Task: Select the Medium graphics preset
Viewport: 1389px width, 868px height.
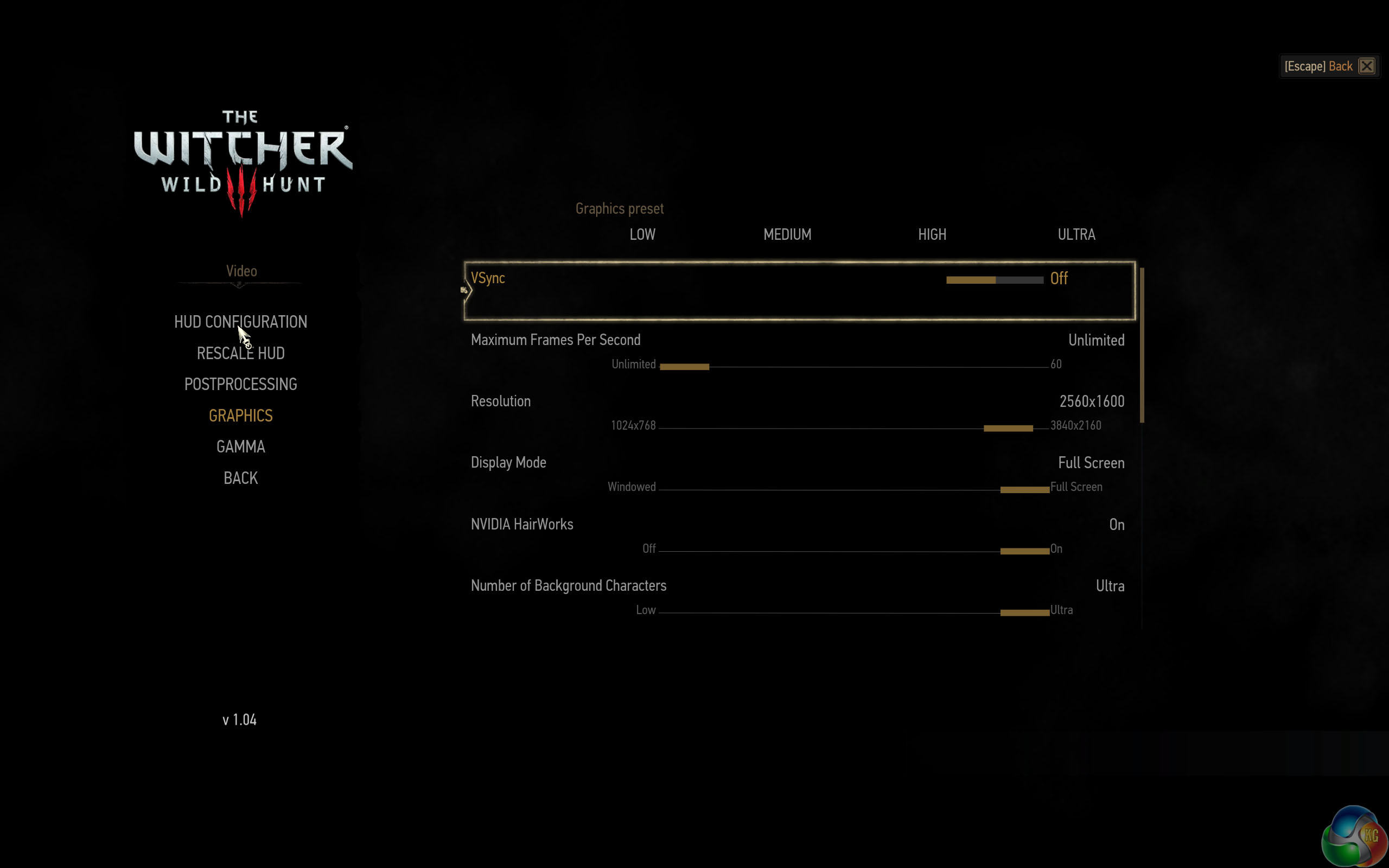Action: [x=787, y=234]
